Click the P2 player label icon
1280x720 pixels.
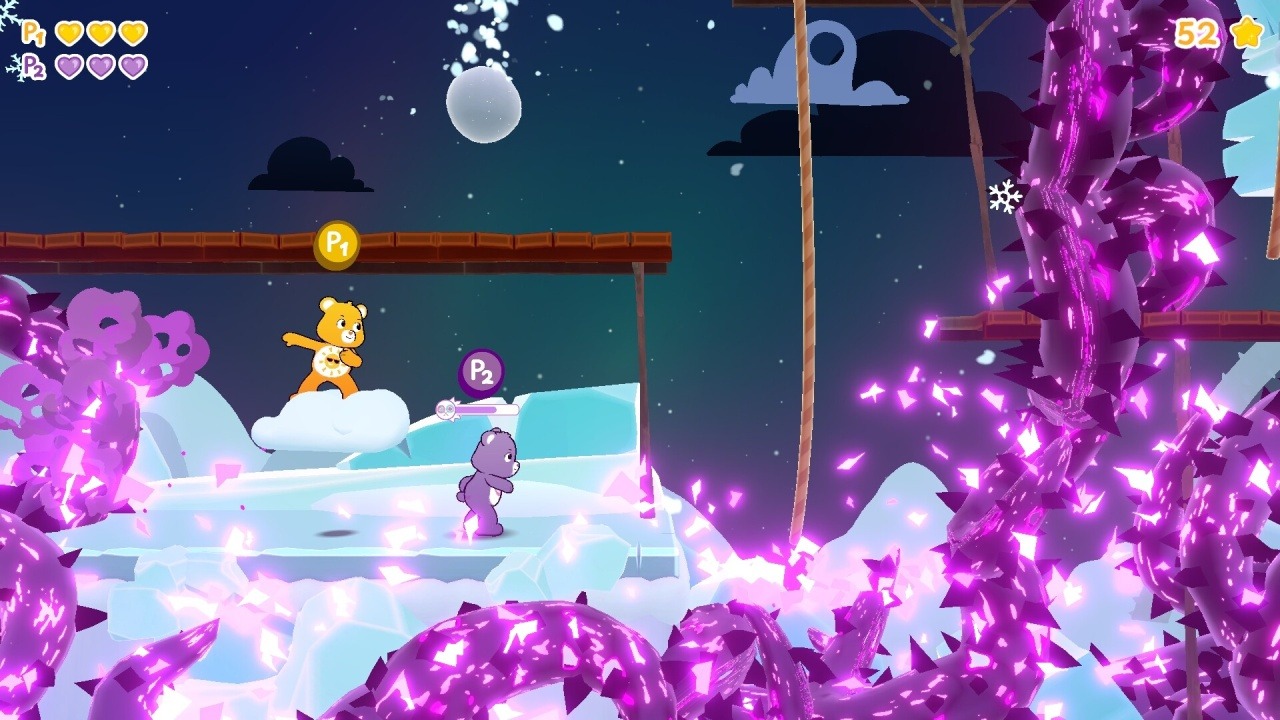tap(33, 68)
